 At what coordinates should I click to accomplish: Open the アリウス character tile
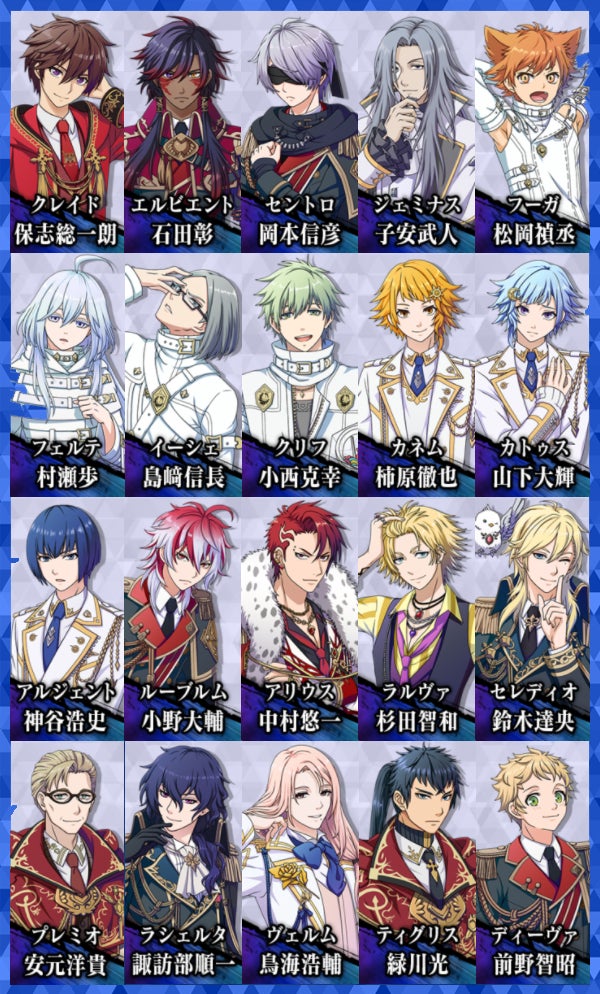pyautogui.click(x=299, y=618)
